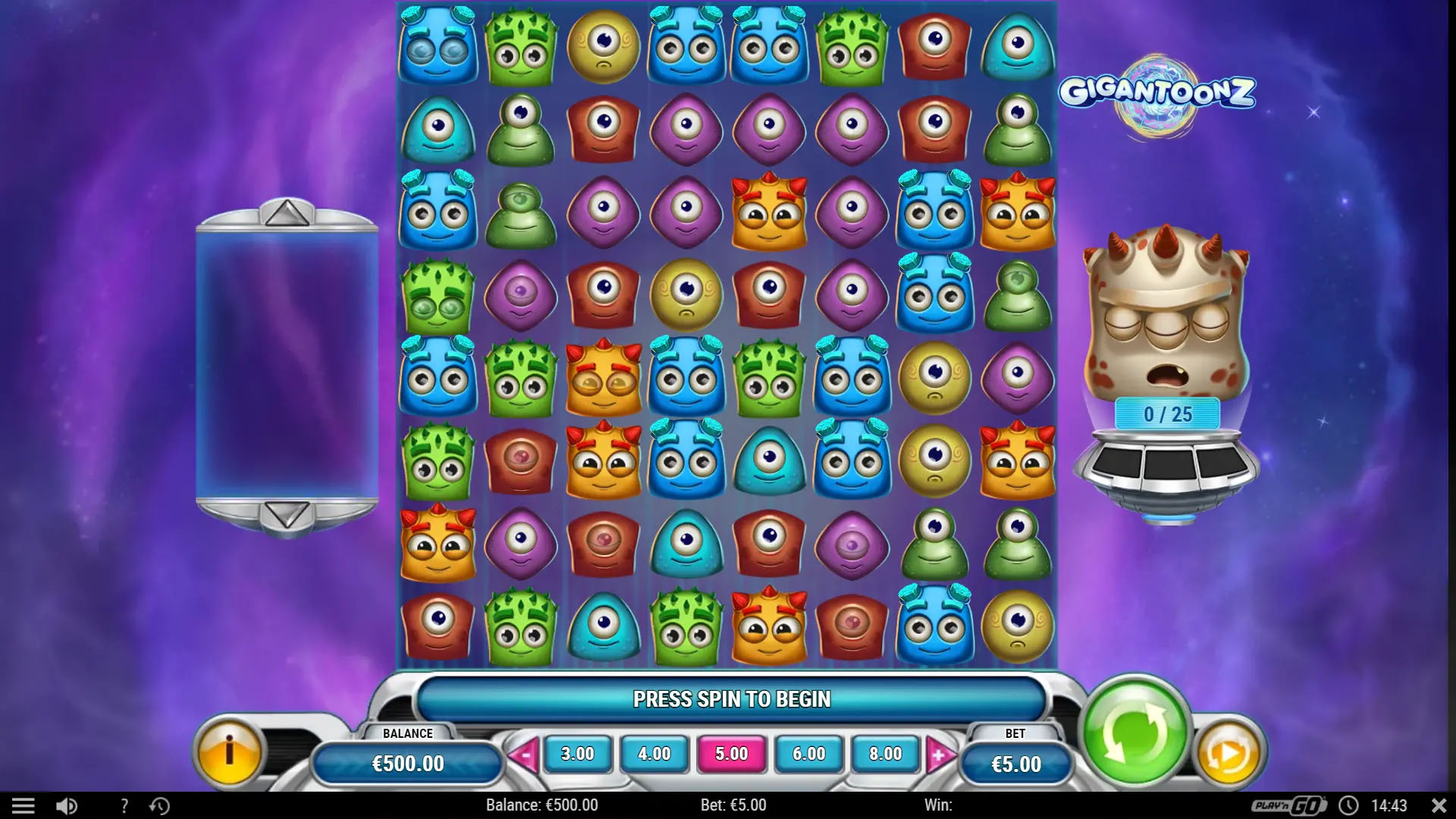Choose the 6.00 bet amount
Viewport: 1456px width, 819px height.
pyautogui.click(x=806, y=754)
